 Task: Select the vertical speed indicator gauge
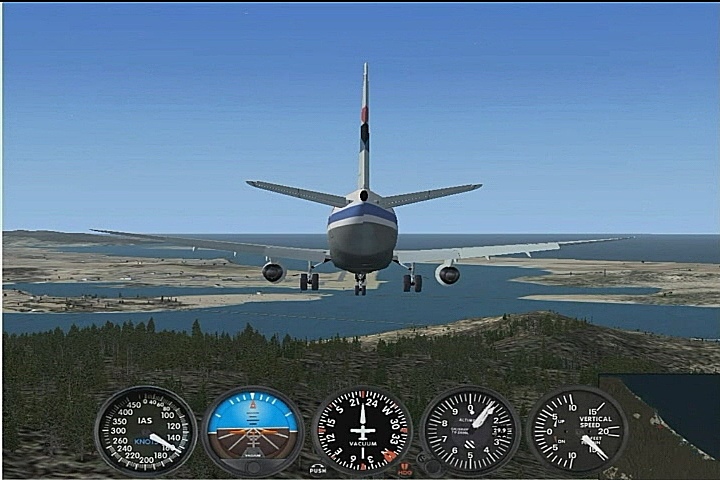pos(577,430)
